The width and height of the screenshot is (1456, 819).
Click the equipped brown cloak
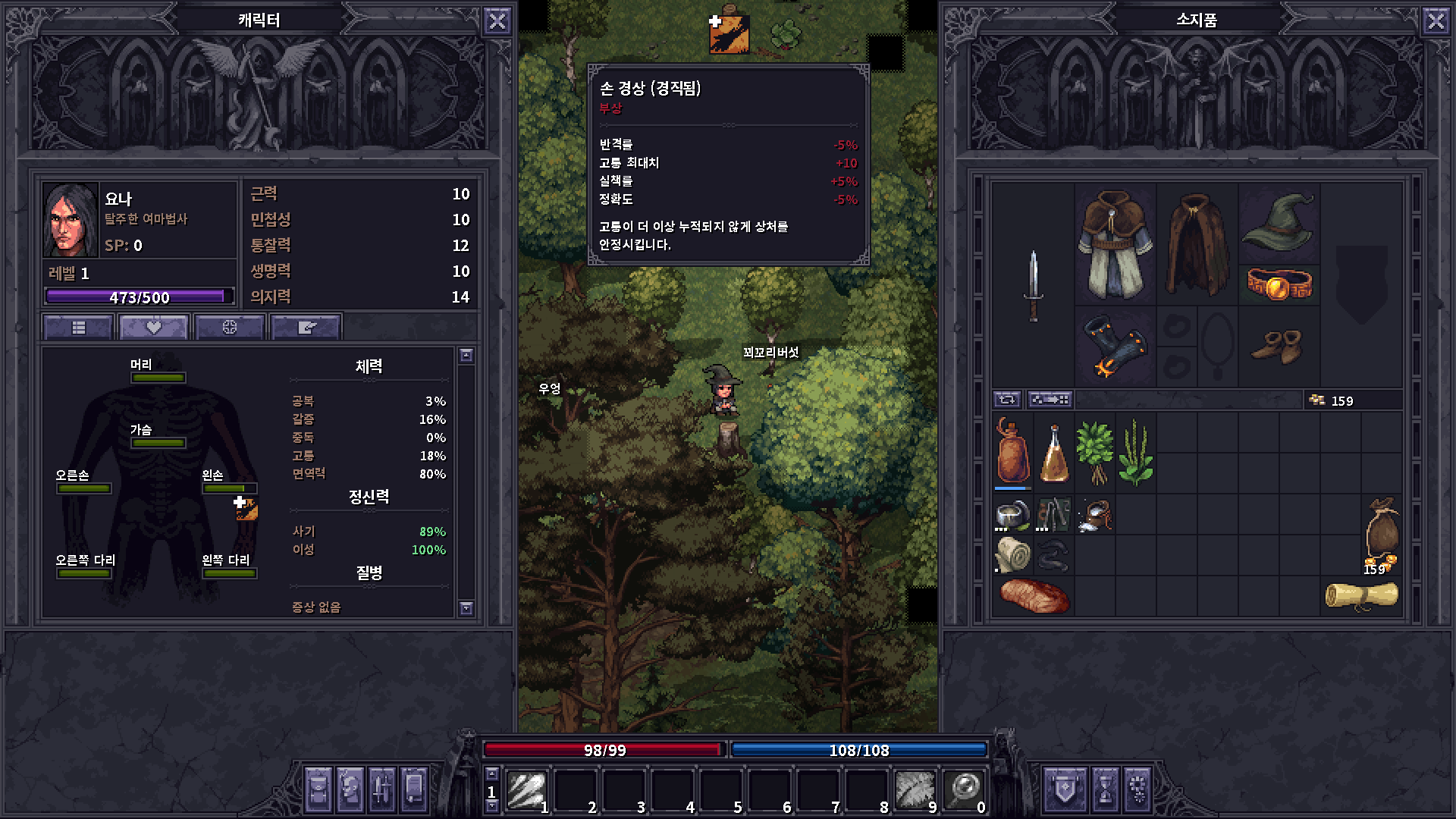[x=1197, y=244]
